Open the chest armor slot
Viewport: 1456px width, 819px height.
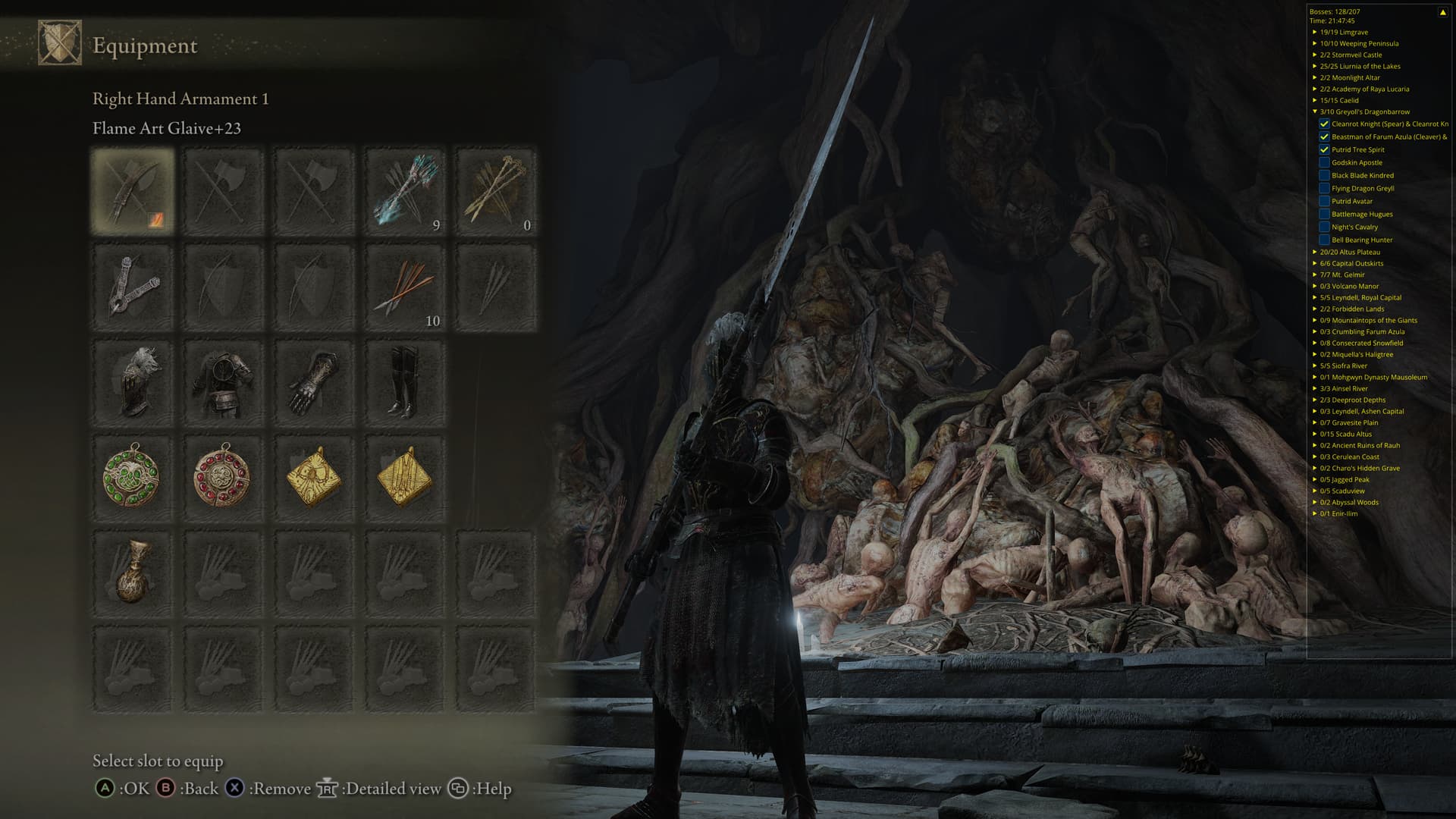tap(223, 383)
